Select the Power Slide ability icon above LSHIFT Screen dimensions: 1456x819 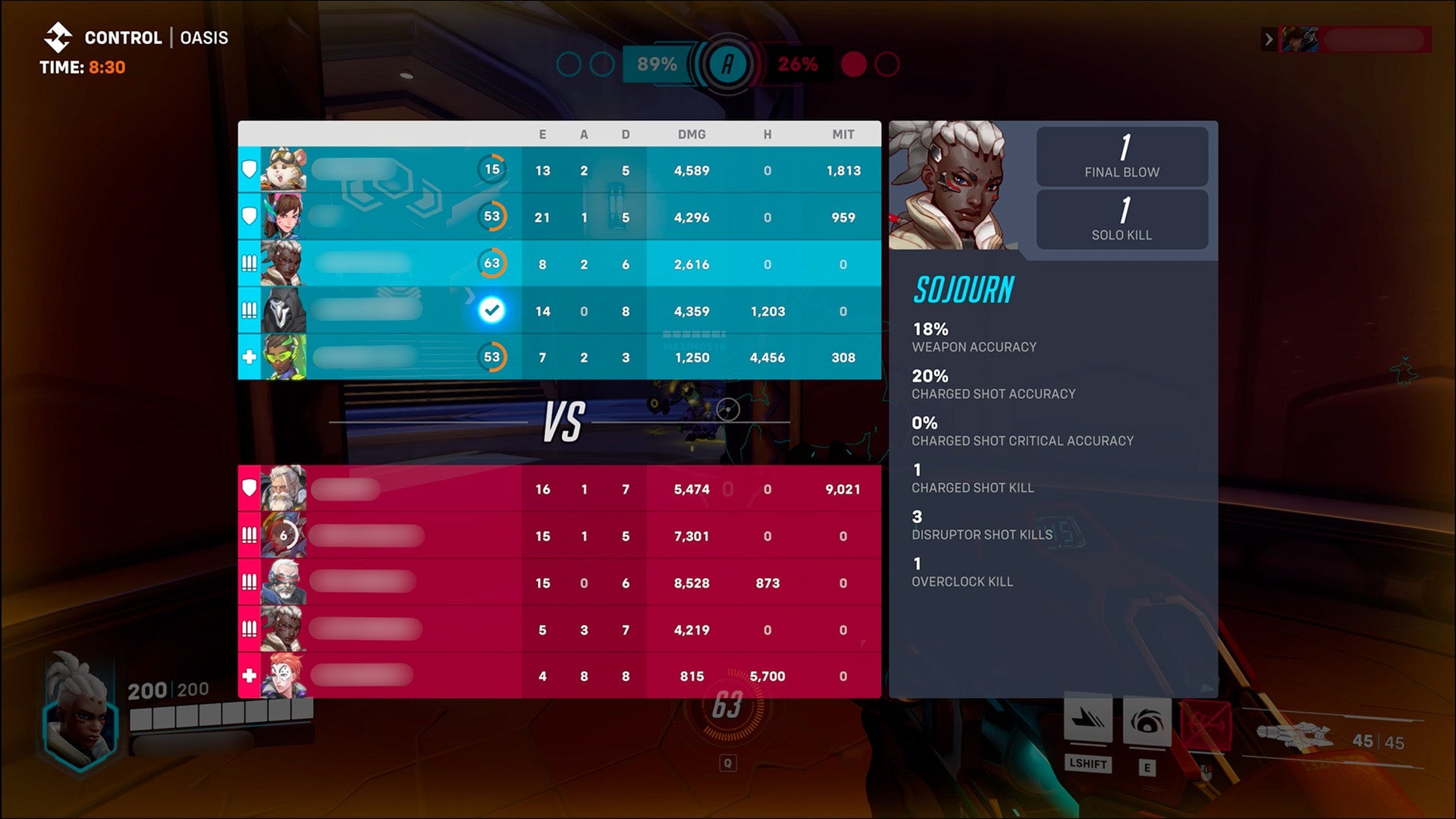point(1090,719)
